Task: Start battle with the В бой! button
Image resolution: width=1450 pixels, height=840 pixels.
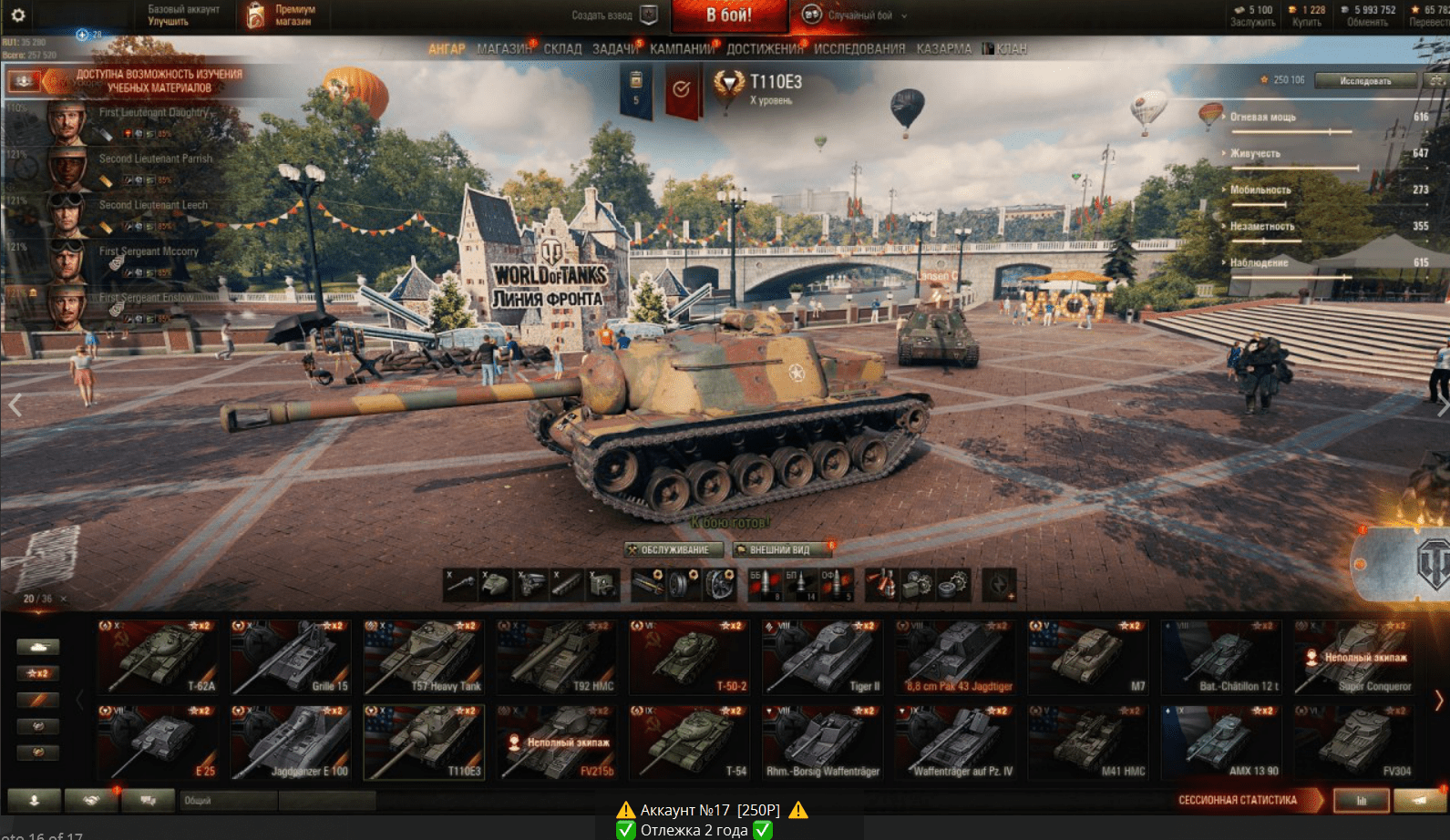Action: (x=729, y=15)
